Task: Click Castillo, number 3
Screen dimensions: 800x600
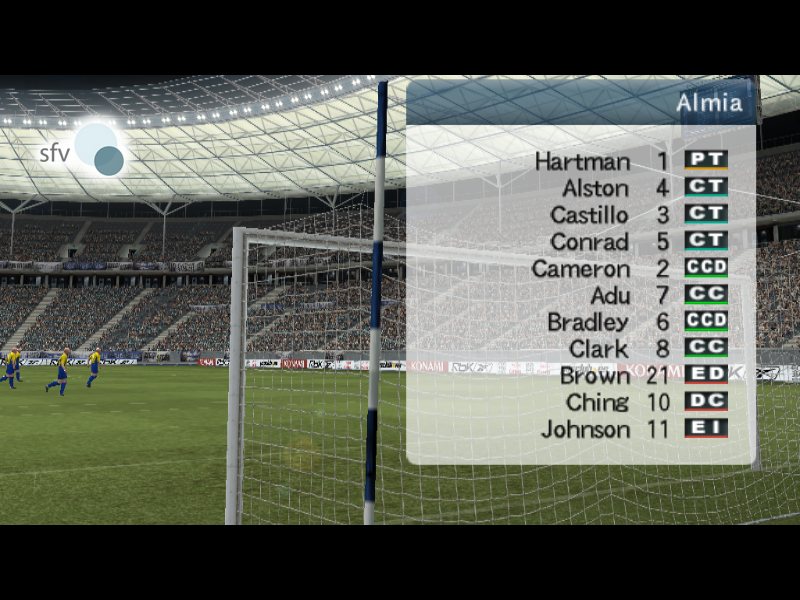Action: (589, 215)
